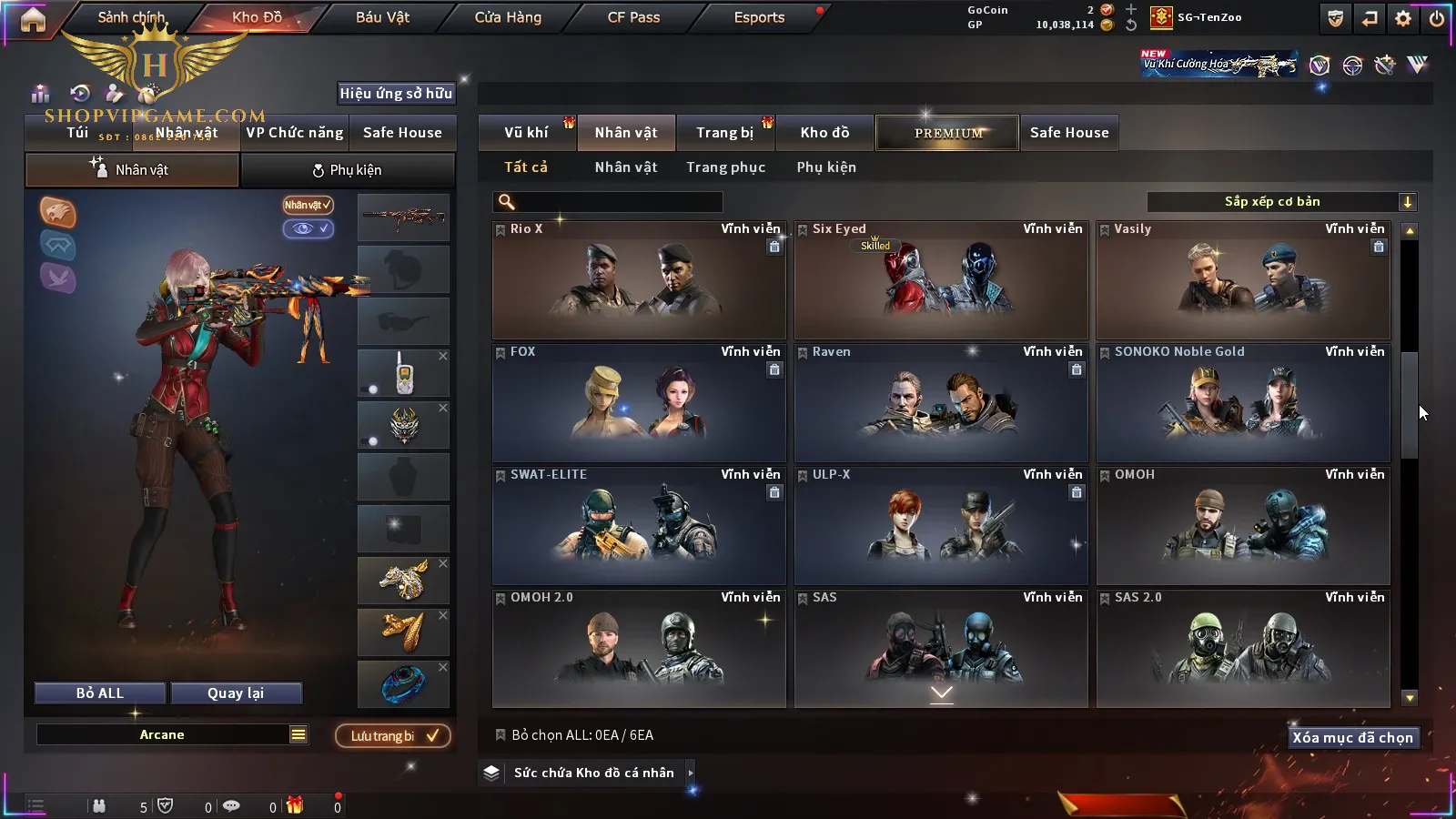Open the settings gear icon

coord(1403,18)
